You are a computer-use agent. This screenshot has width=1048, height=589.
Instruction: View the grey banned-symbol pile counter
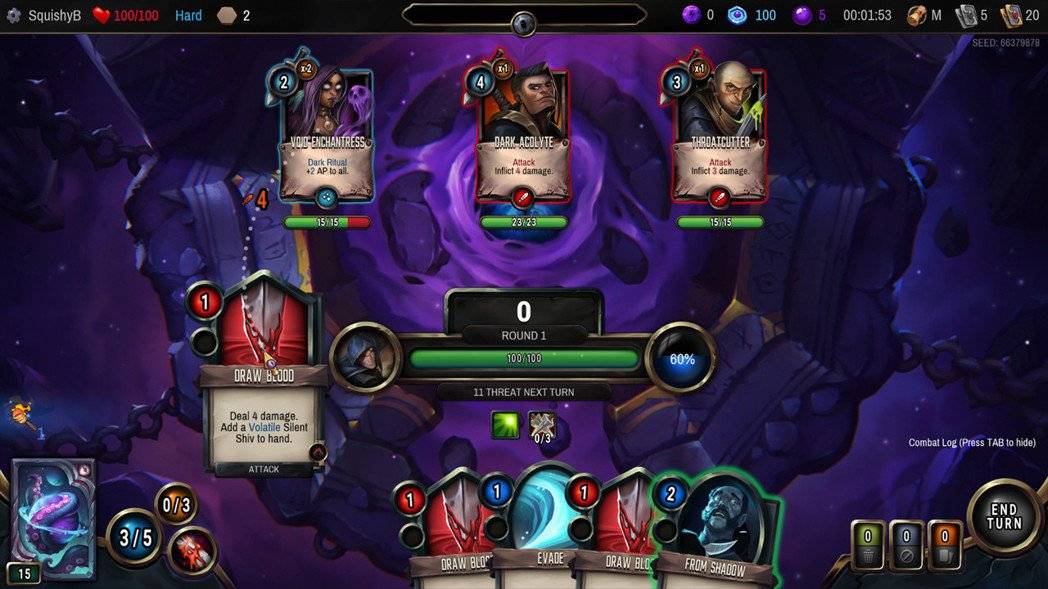click(x=906, y=546)
